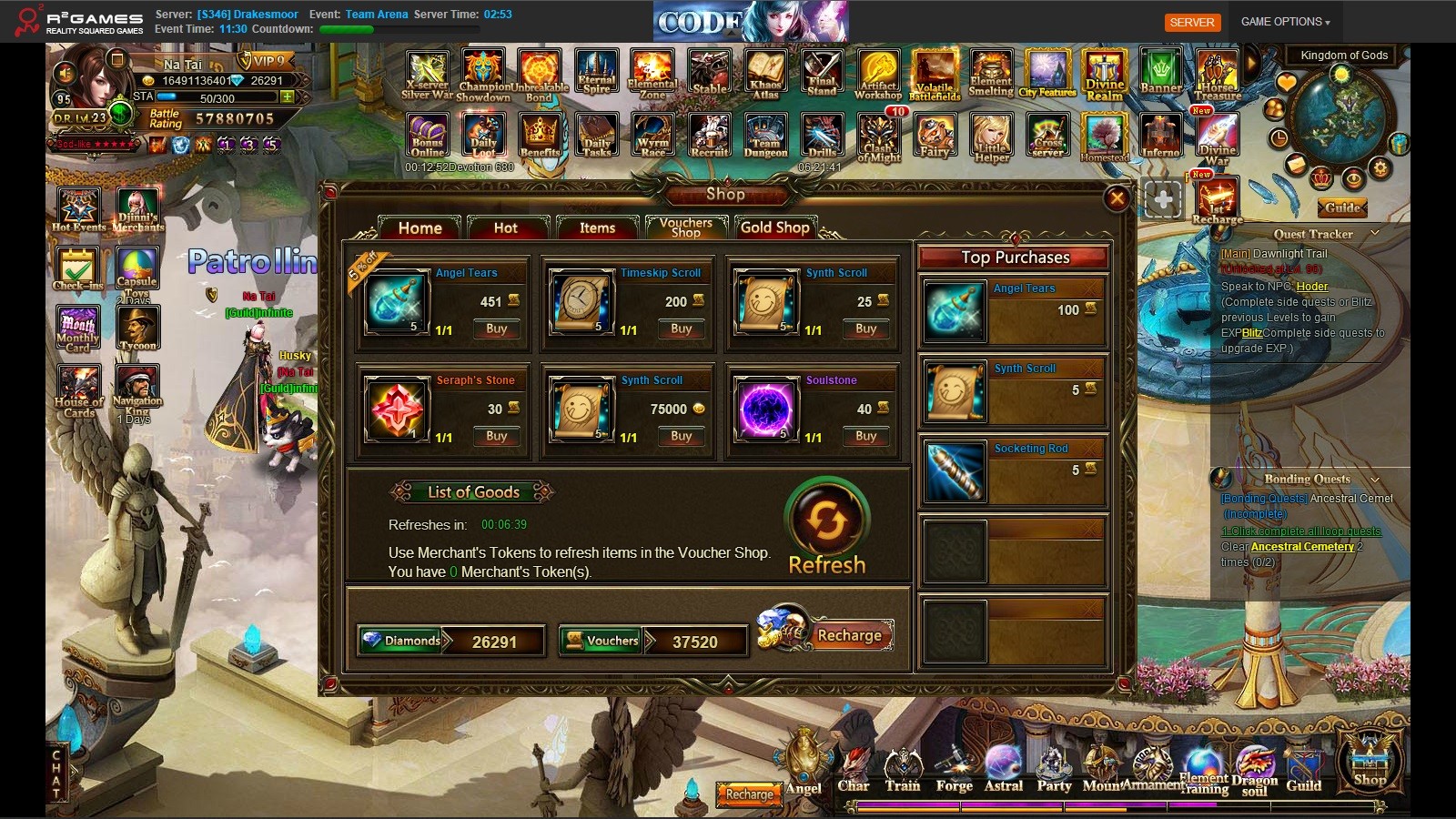Open the Daily Tasks icon
The width and height of the screenshot is (1456, 819).
click(597, 136)
